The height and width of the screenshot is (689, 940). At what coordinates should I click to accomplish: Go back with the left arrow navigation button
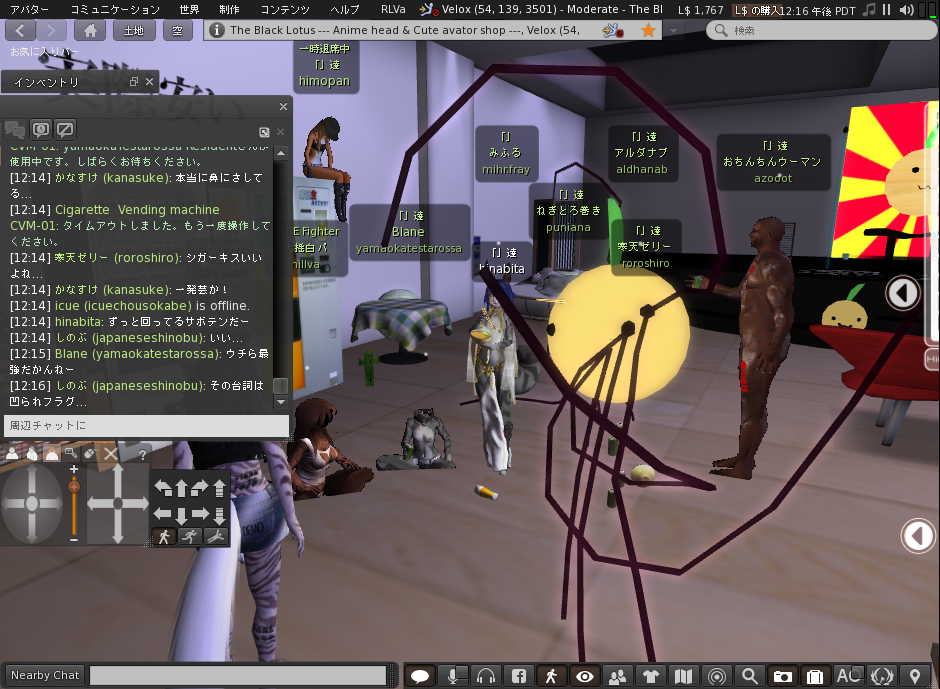22,30
